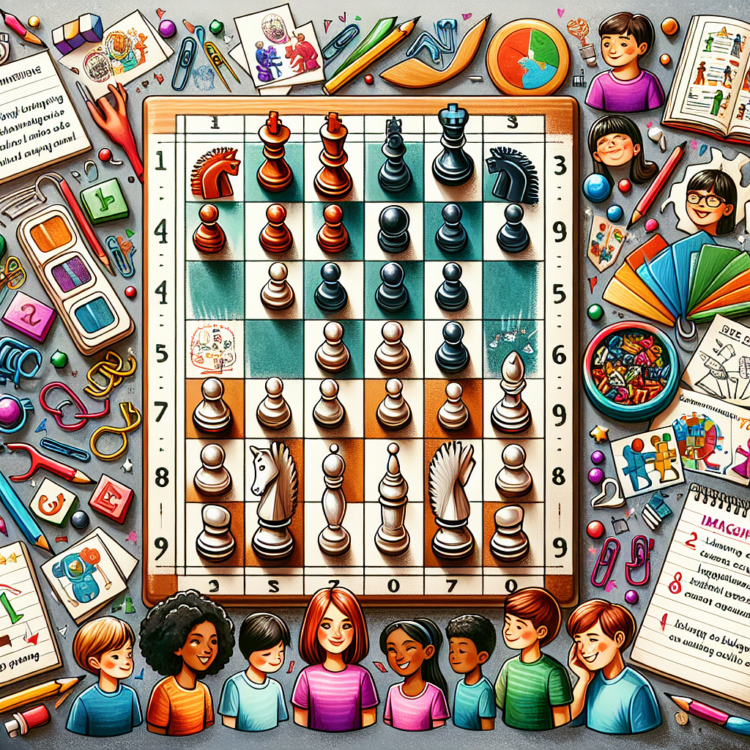Pick the black knight piece
Viewport: 750px width, 750px height.
(x=513, y=173)
